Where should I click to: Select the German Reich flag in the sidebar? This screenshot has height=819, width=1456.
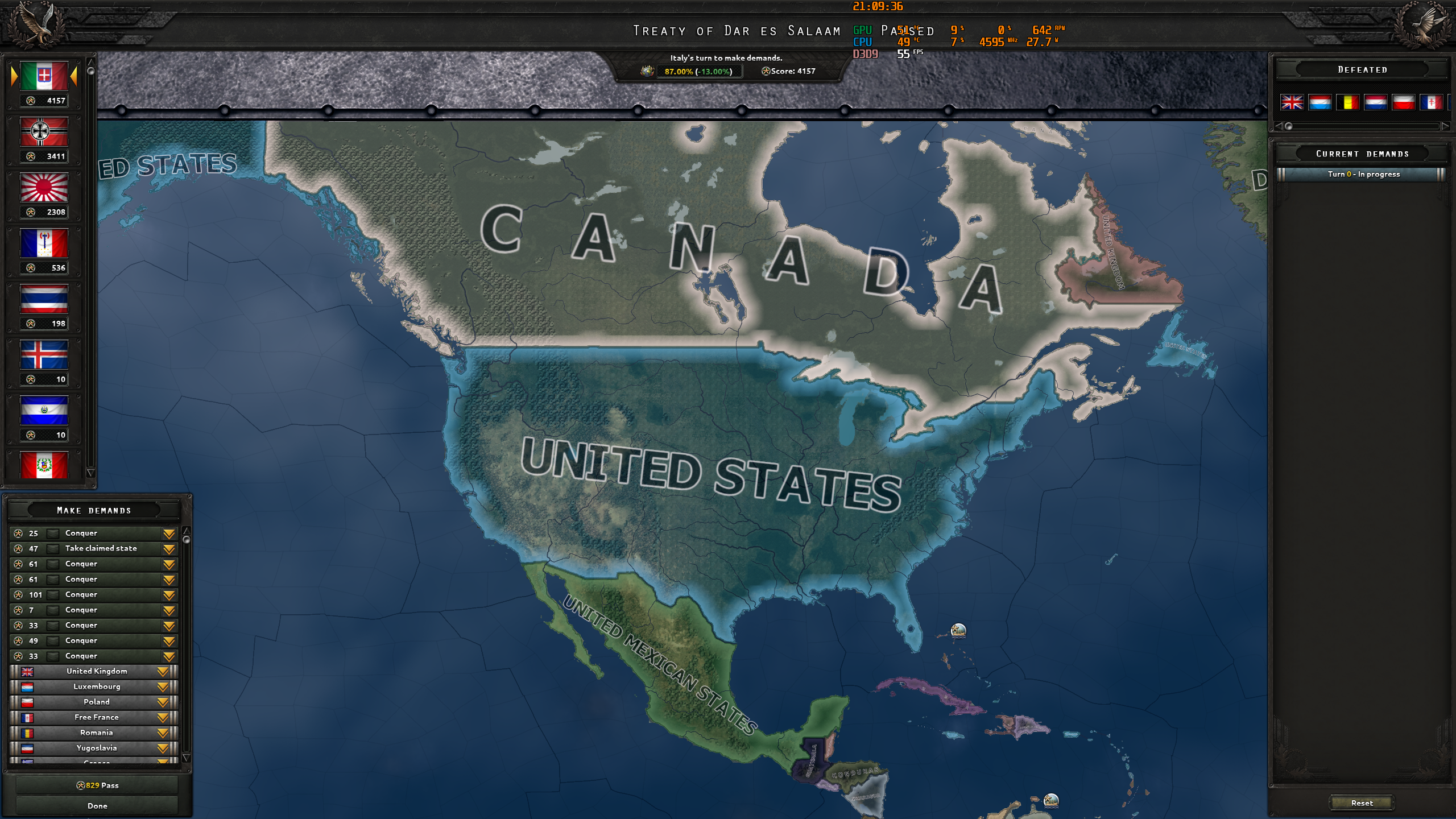click(44, 132)
